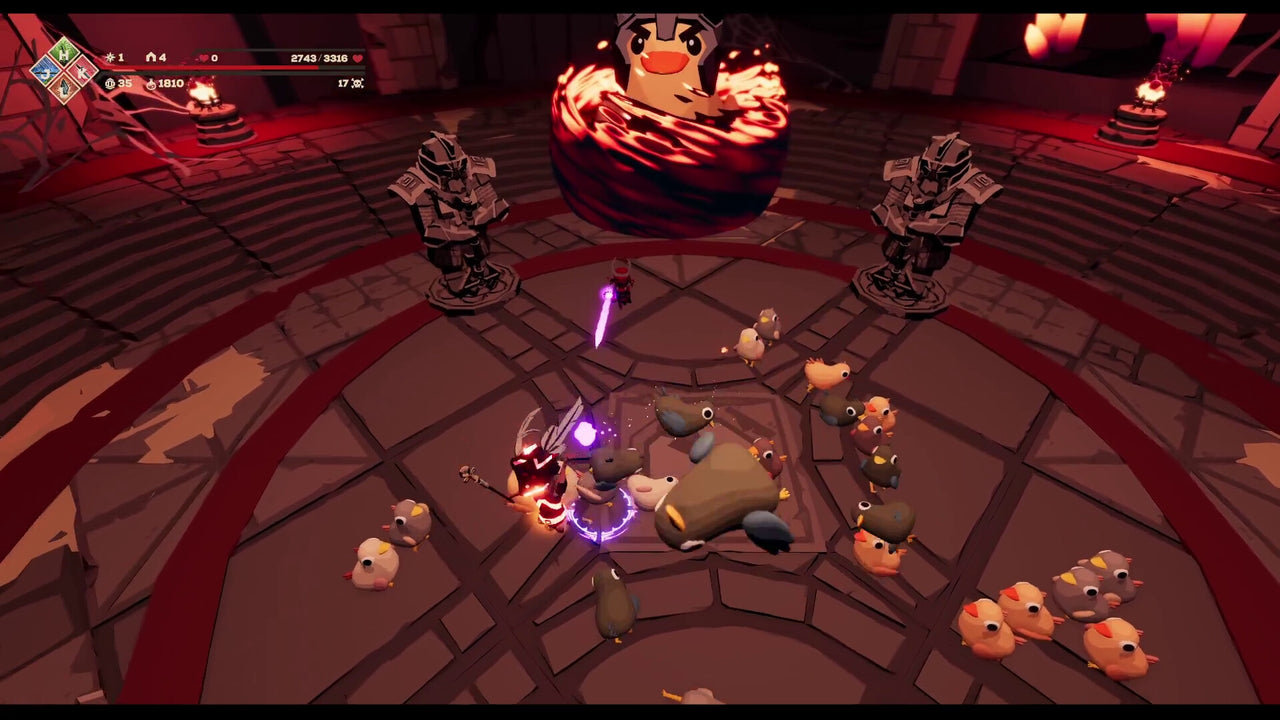The image size is (1280, 720).
Task: Click the small heart icon showing 0
Action: [x=202, y=58]
